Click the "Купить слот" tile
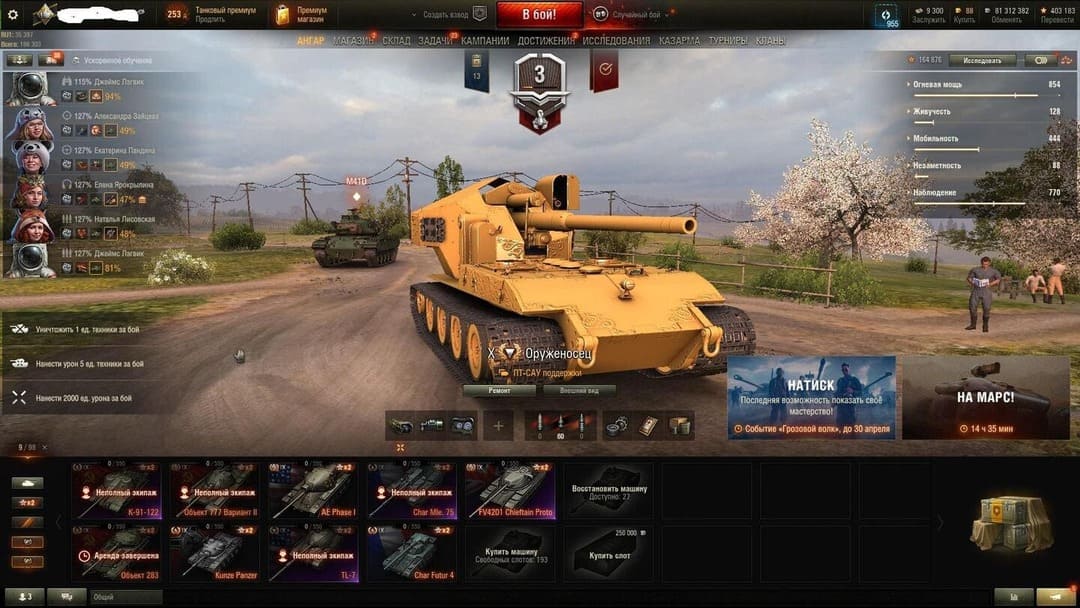 click(x=607, y=554)
